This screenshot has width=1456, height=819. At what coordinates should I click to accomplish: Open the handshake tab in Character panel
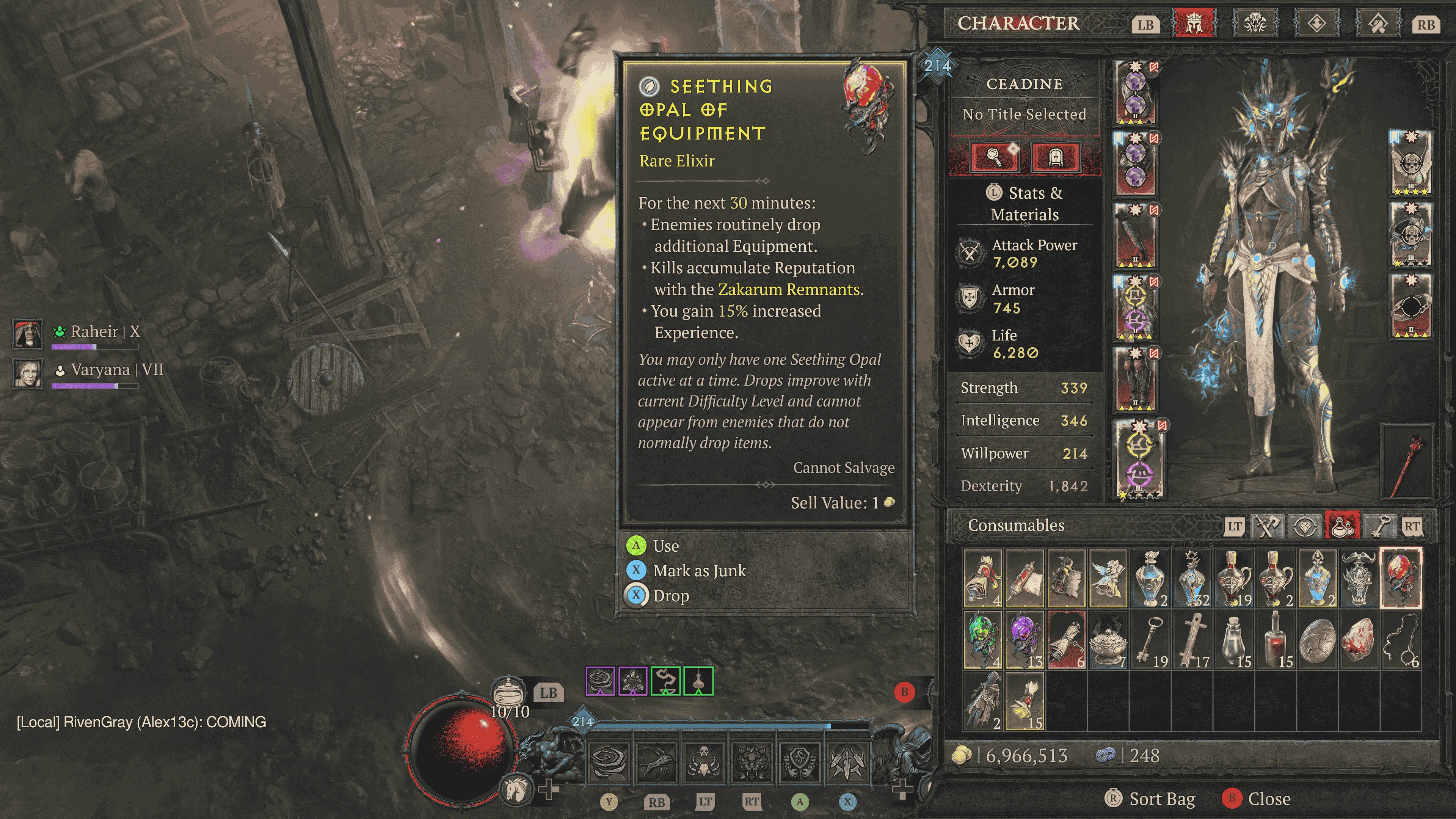[1378, 24]
